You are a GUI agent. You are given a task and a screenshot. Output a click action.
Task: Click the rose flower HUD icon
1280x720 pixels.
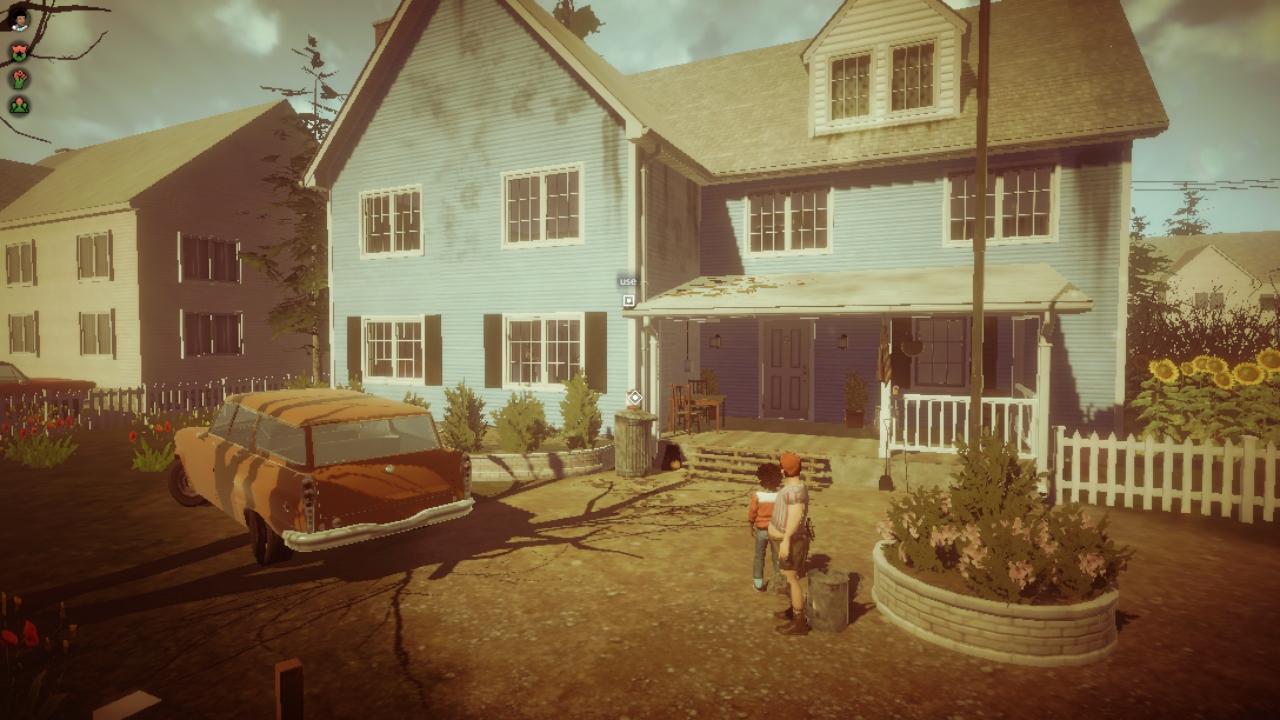(x=18, y=78)
